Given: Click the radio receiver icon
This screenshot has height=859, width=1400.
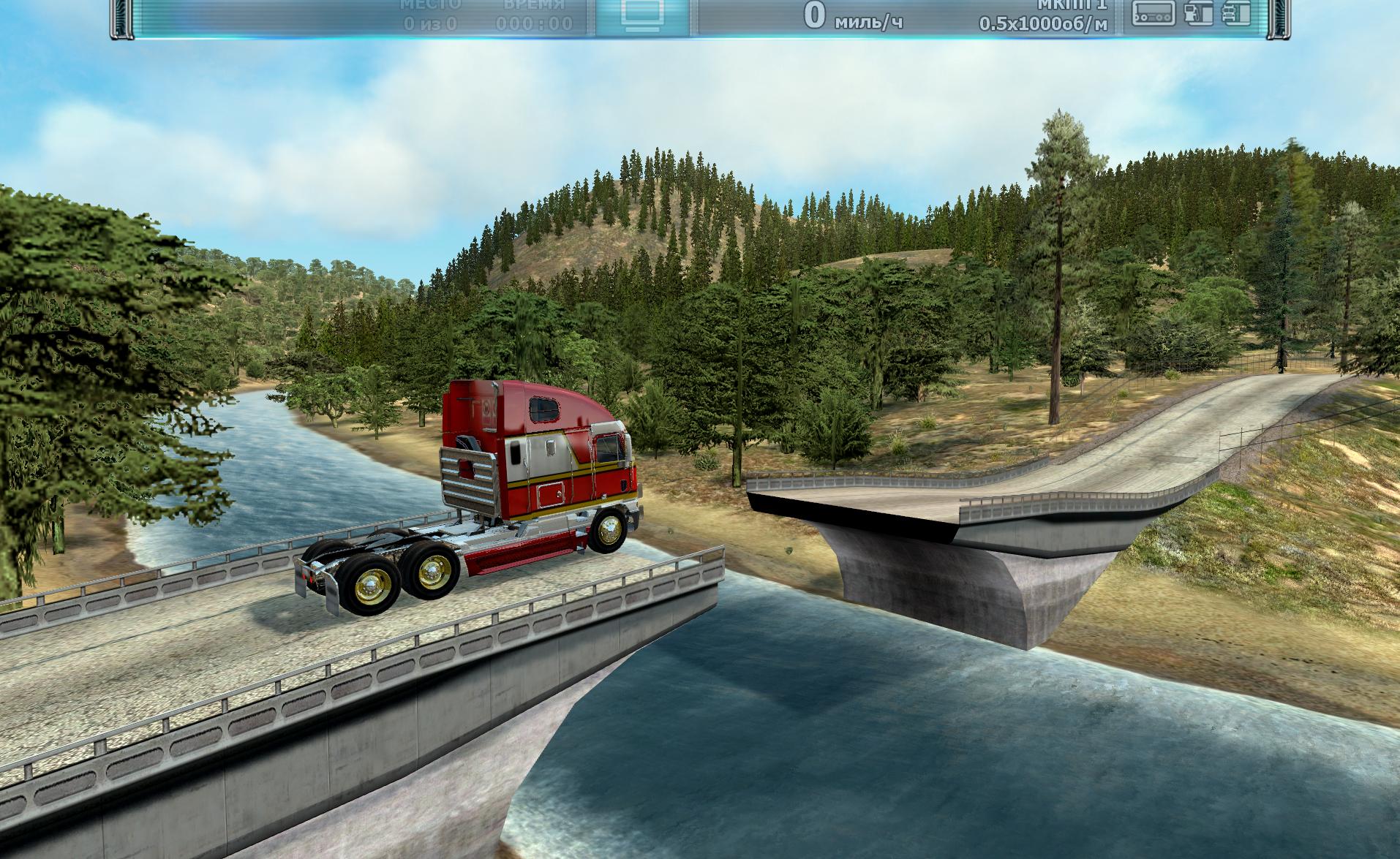Looking at the screenshot, I should [x=1154, y=12].
